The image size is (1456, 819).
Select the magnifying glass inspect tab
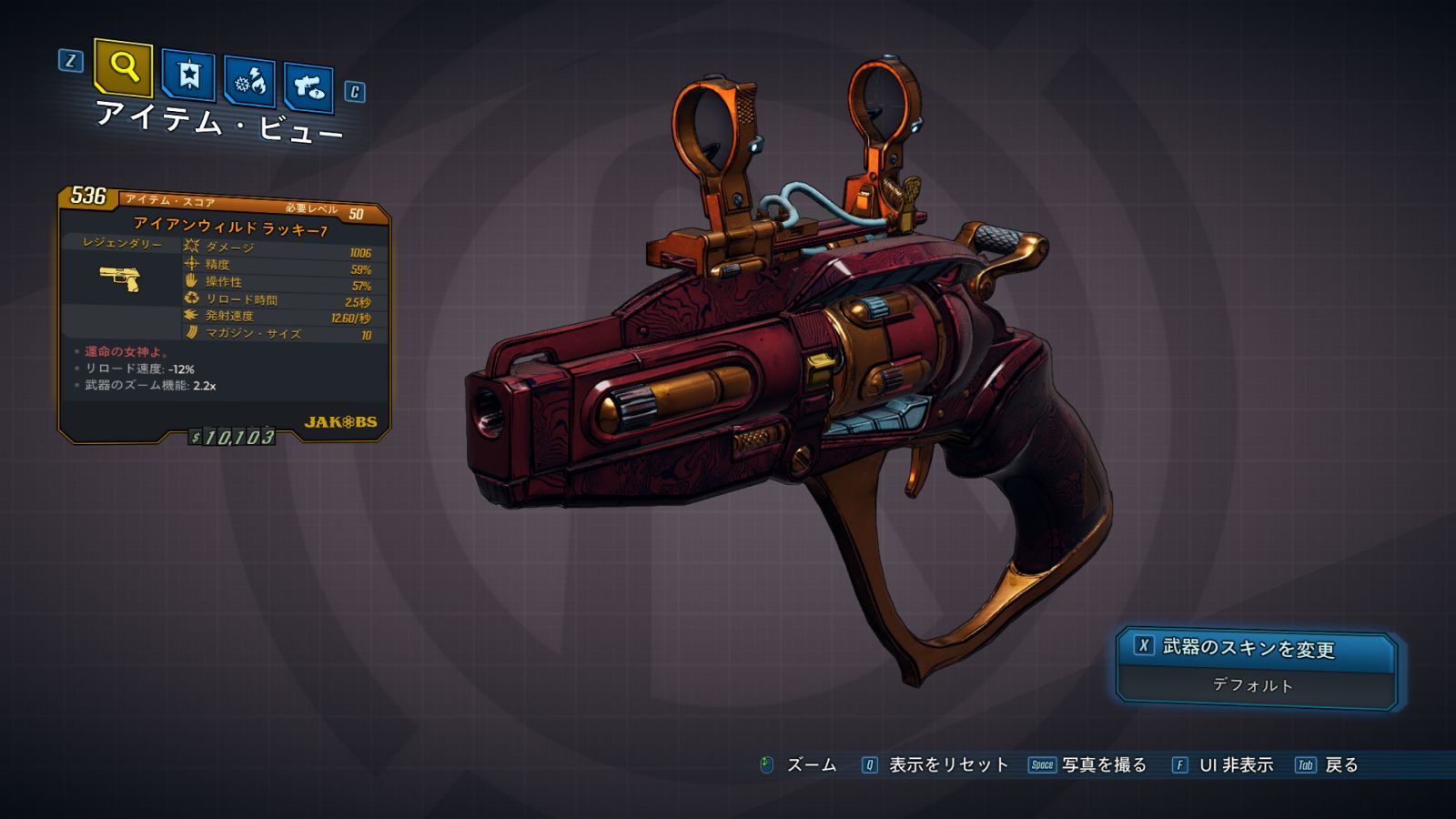(x=124, y=67)
